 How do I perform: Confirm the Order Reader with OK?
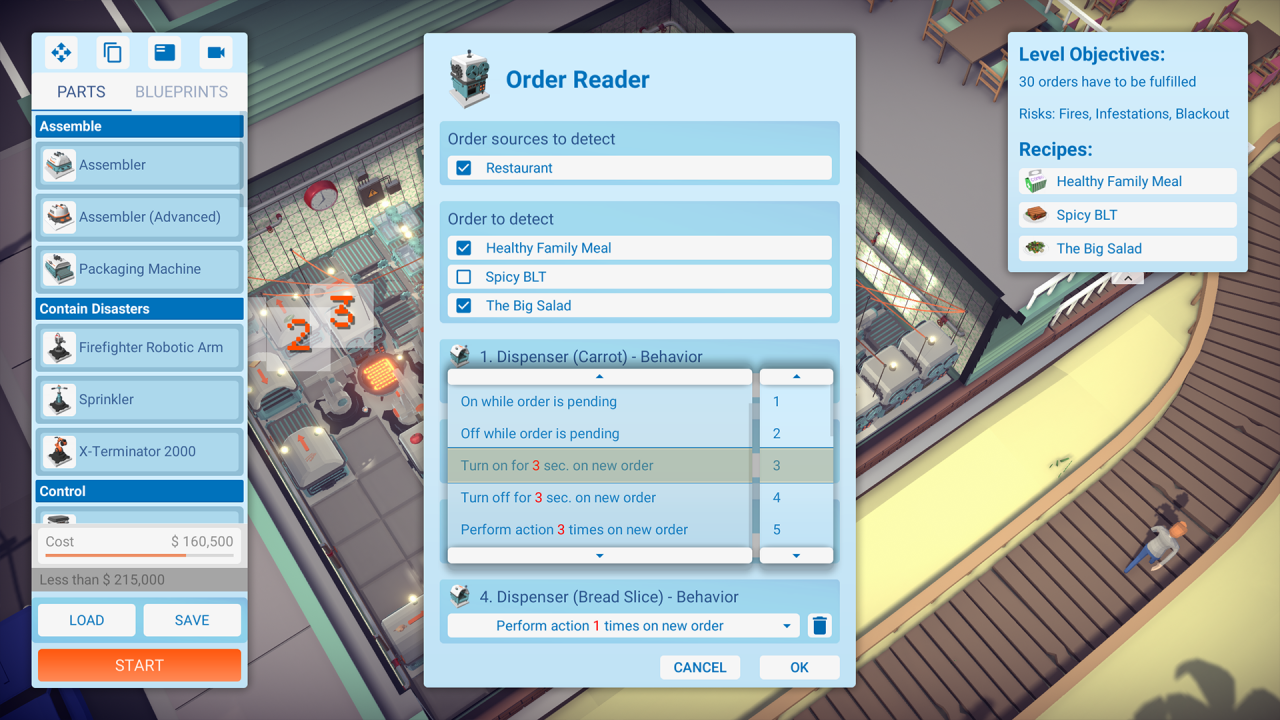point(799,667)
